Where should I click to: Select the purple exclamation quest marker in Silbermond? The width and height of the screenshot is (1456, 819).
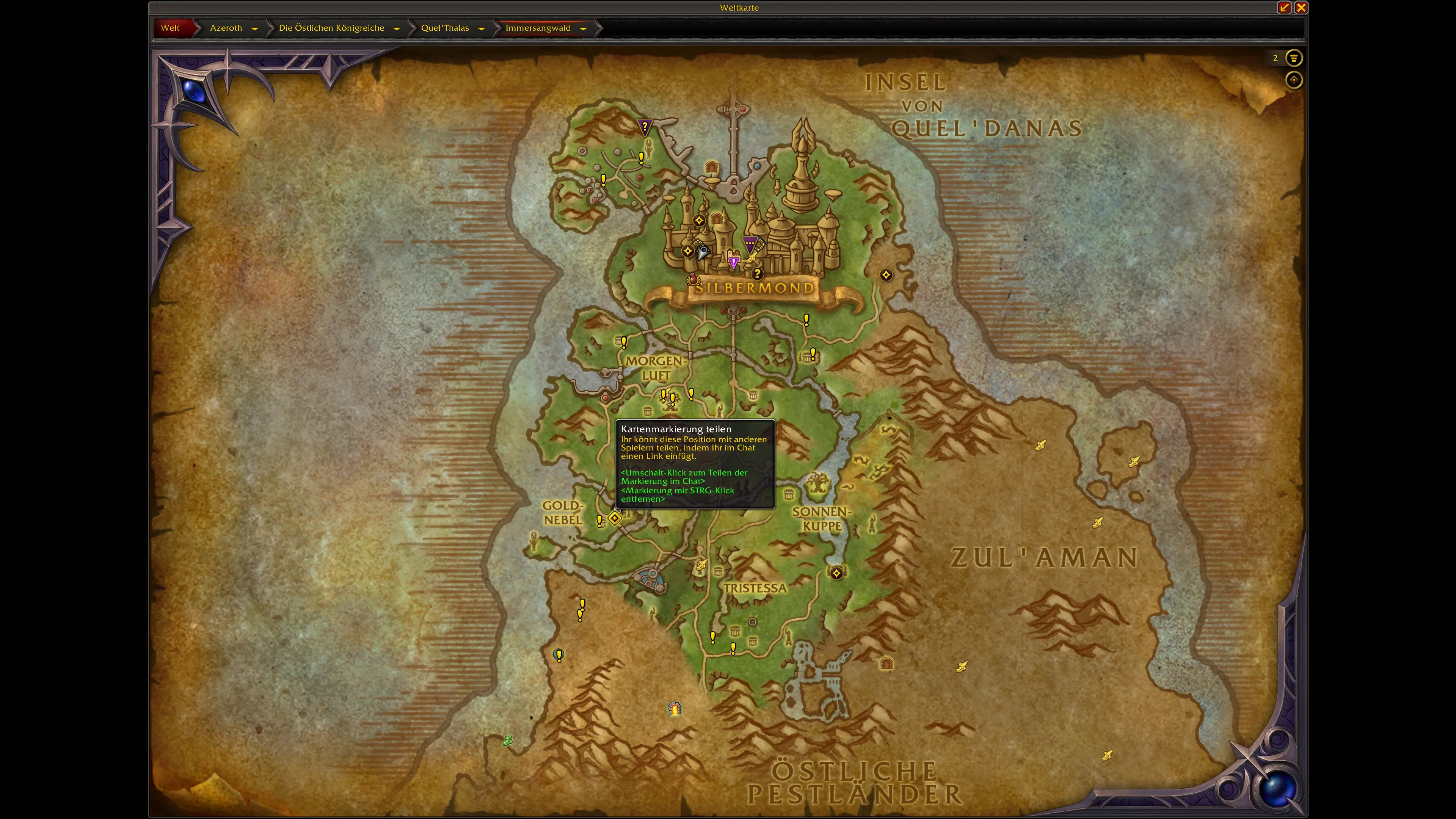[x=734, y=262]
